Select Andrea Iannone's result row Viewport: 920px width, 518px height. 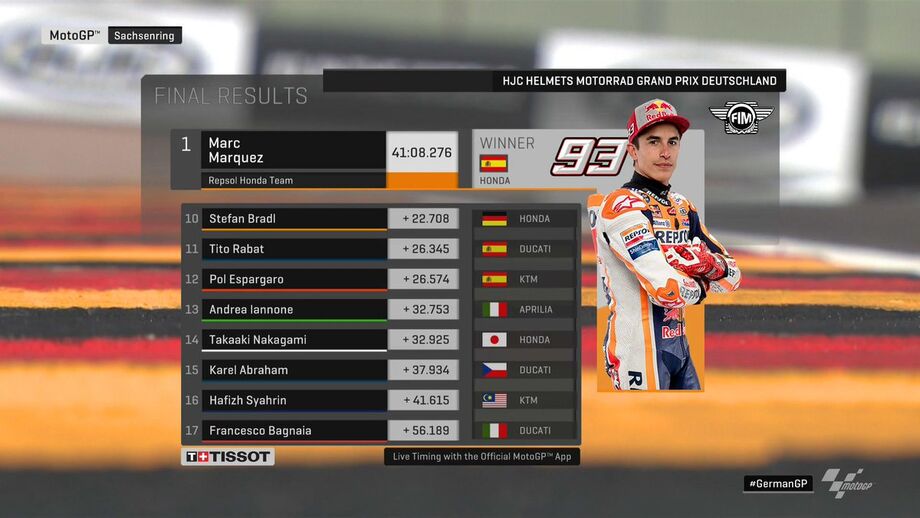pos(295,310)
